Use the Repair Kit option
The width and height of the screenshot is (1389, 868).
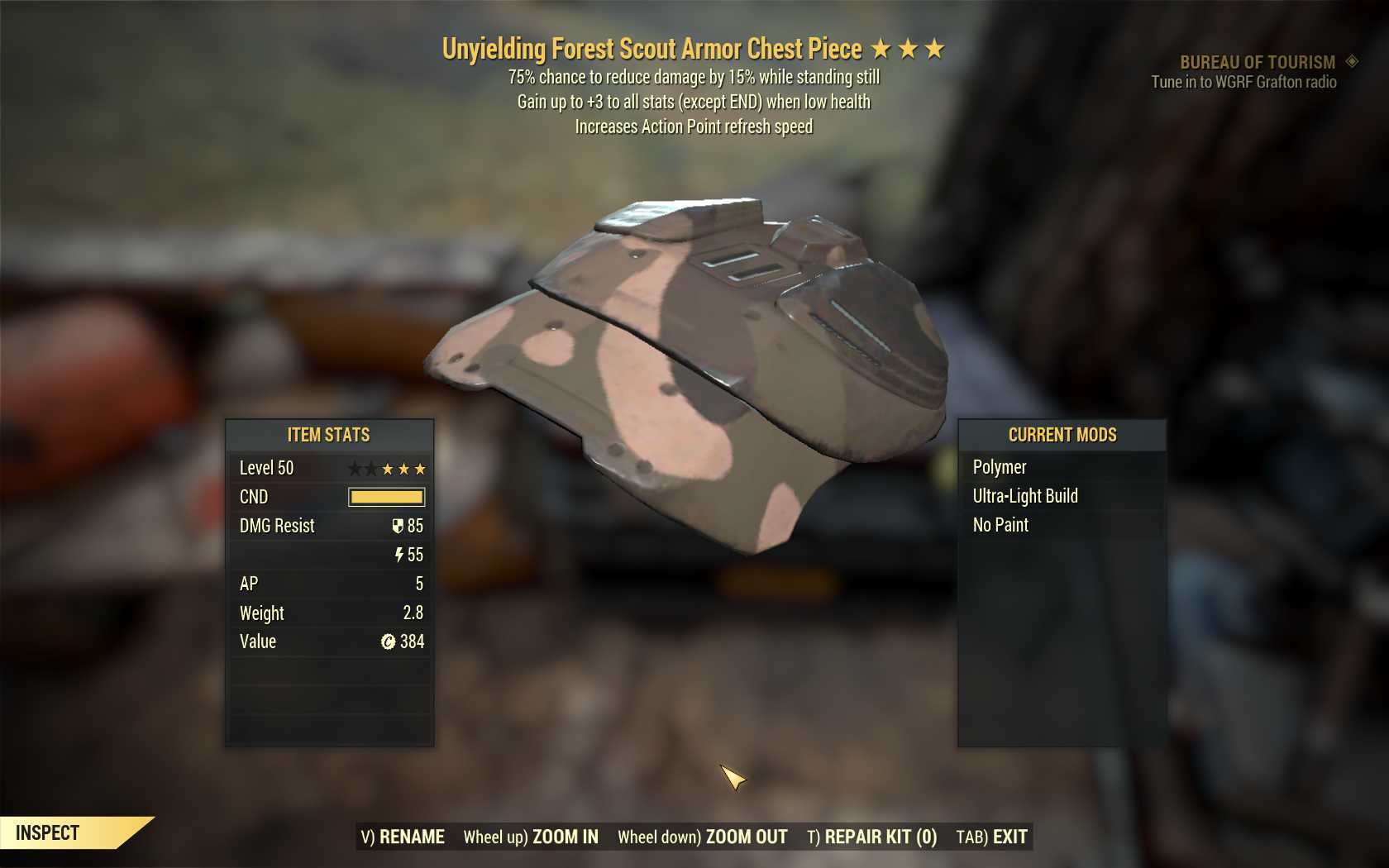click(871, 837)
